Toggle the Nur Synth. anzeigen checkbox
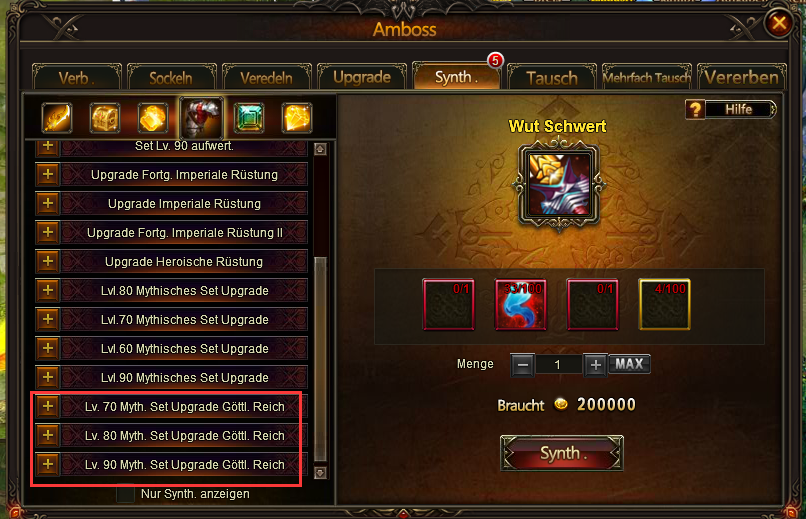The width and height of the screenshot is (806, 519). [125, 494]
